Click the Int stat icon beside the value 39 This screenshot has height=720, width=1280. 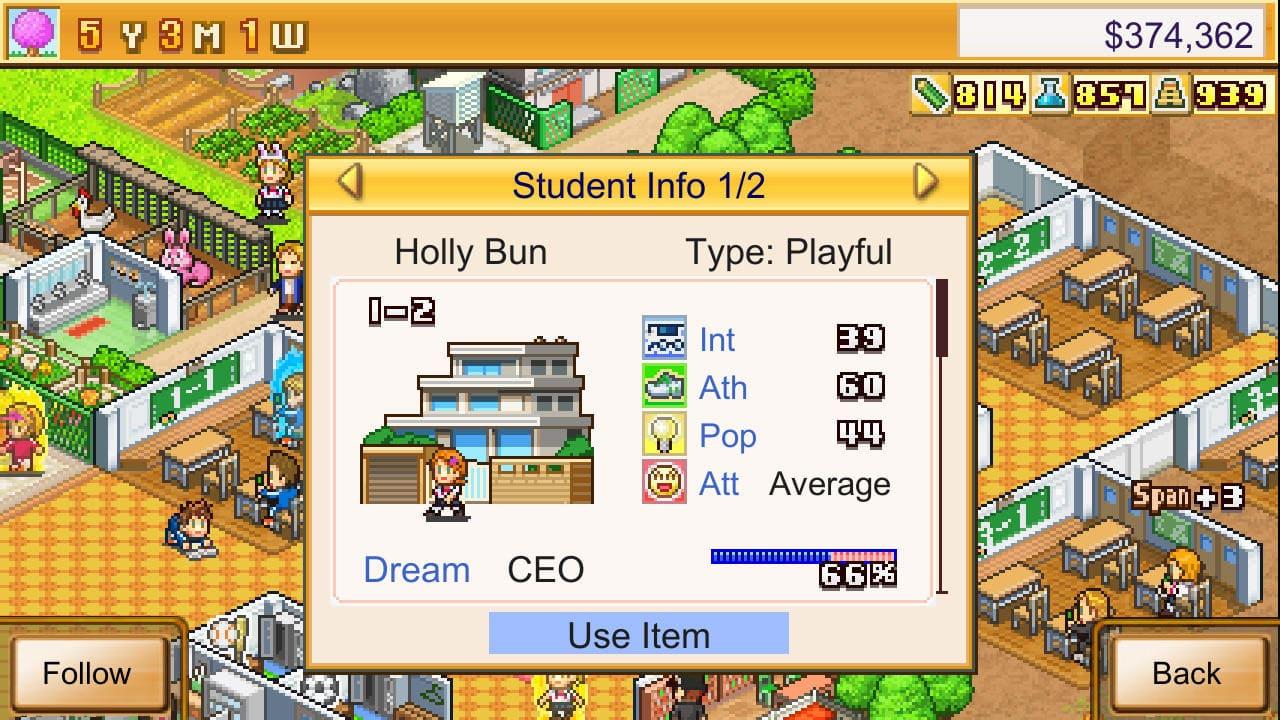tap(664, 339)
